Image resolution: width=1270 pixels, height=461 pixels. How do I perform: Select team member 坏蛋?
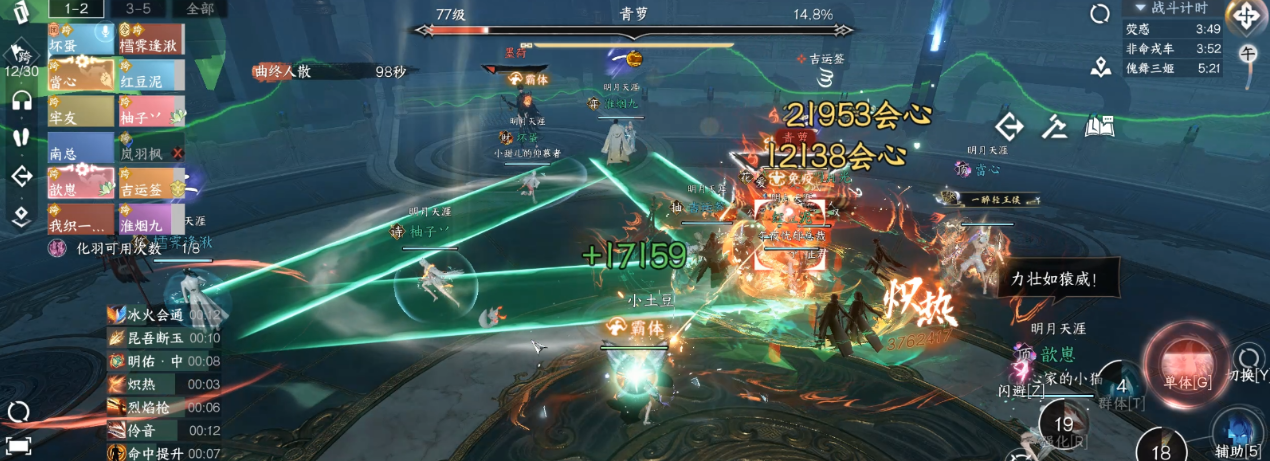coord(80,45)
